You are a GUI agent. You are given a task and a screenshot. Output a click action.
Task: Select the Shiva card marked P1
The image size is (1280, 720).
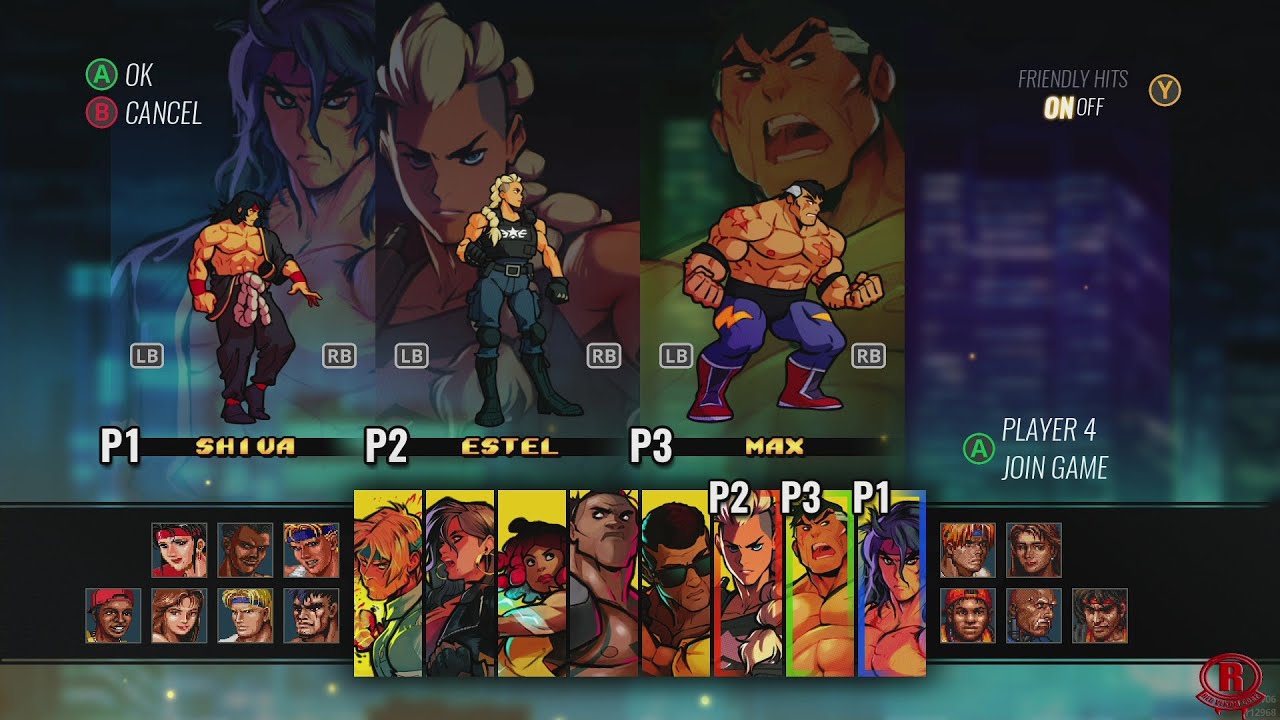[890, 590]
